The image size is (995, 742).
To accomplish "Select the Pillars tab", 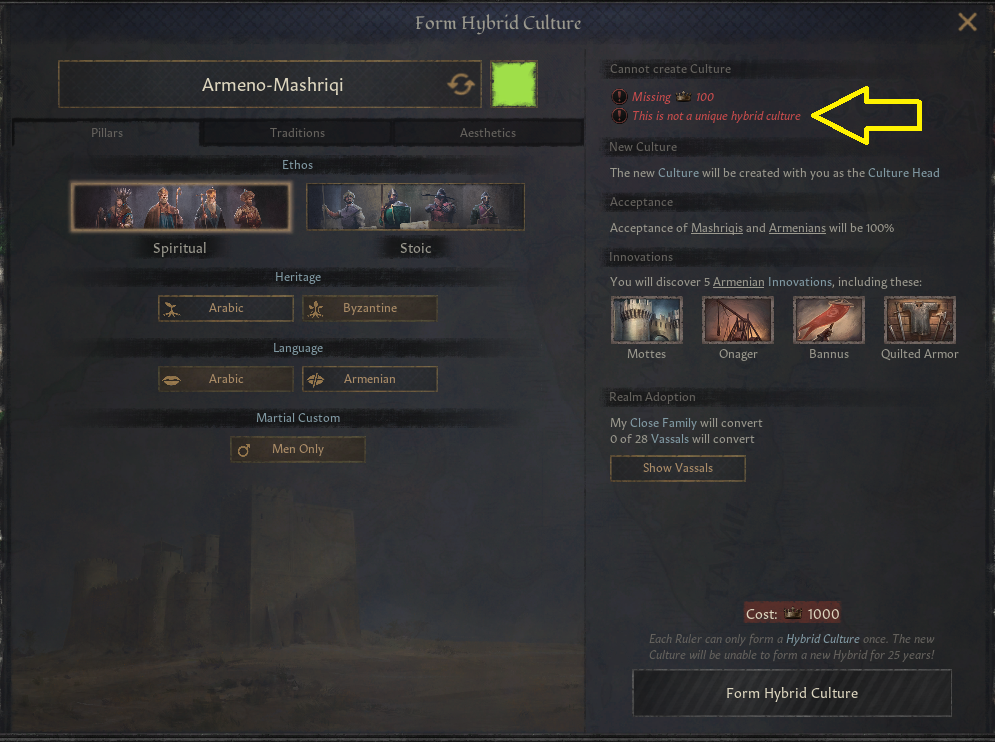I will click(x=106, y=132).
